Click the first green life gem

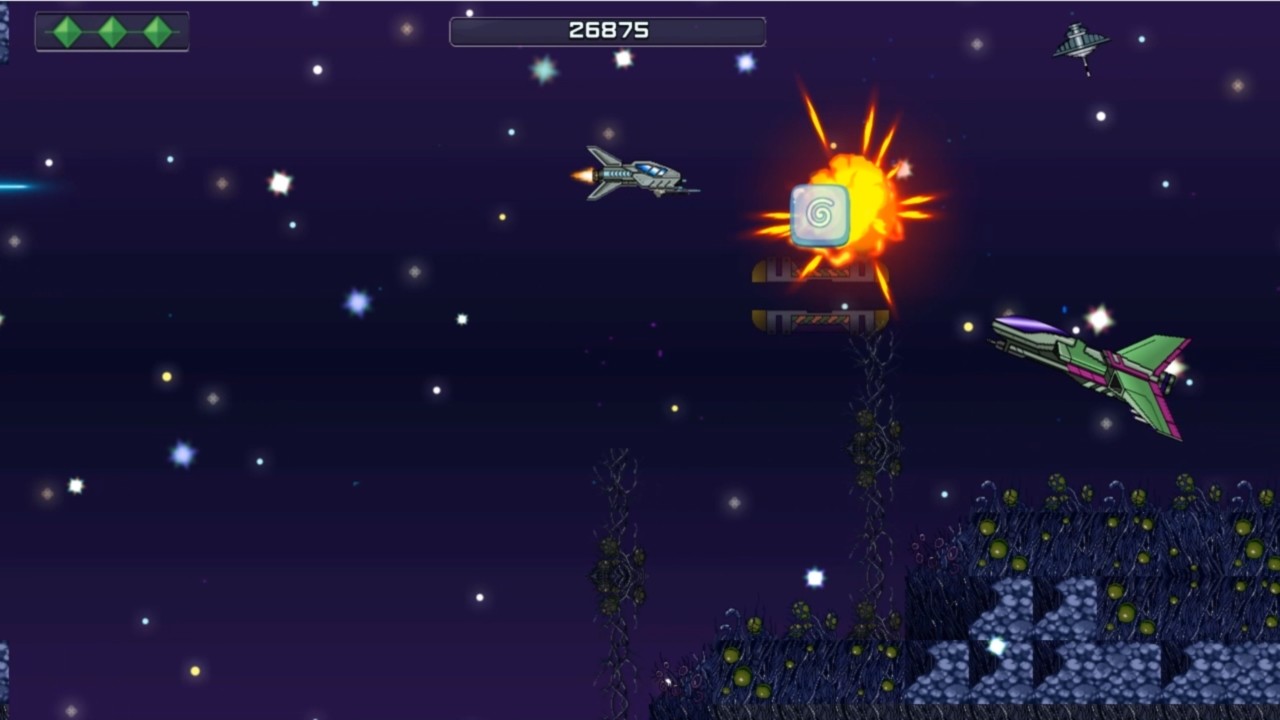68,31
